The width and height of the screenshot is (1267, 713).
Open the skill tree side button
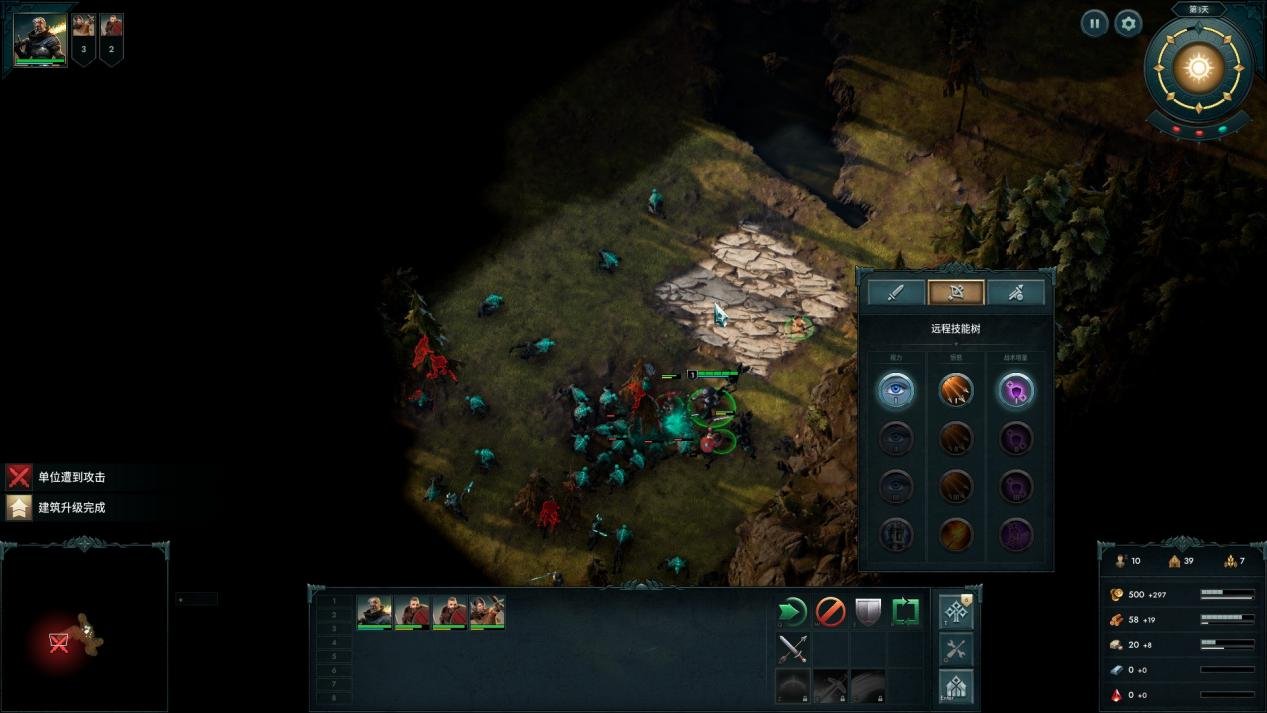pos(956,612)
